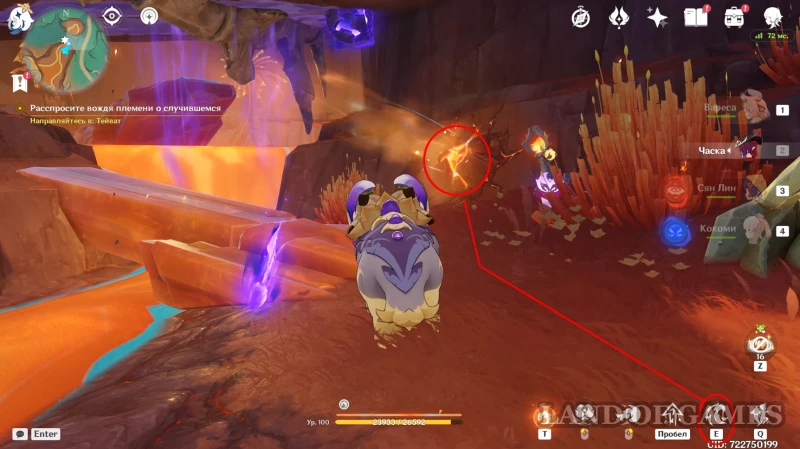Select the tracked quest about the tribe chief
Screen dimensions: 800x449
tap(117, 107)
